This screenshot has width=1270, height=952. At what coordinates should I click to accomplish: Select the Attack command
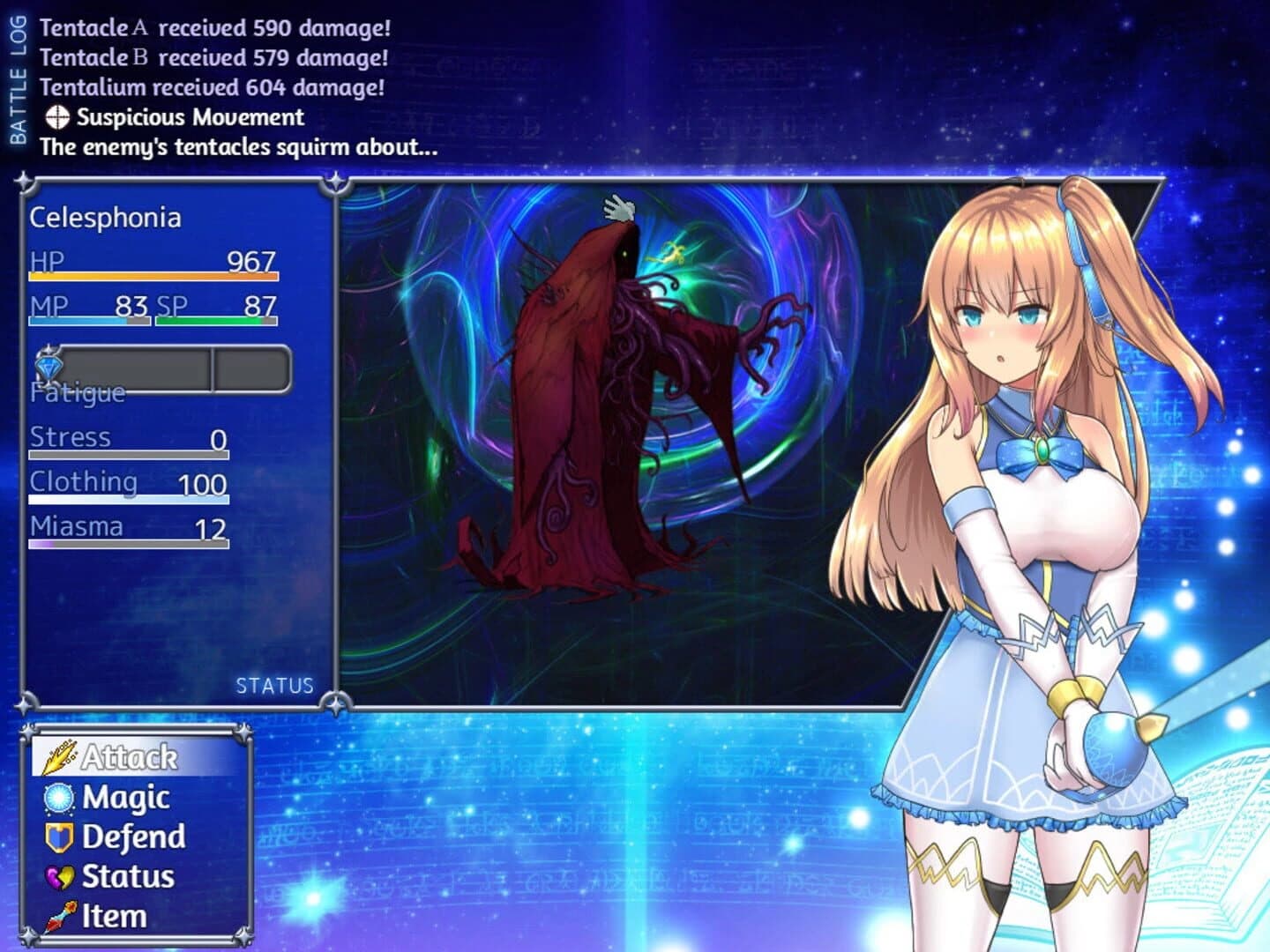click(x=129, y=755)
